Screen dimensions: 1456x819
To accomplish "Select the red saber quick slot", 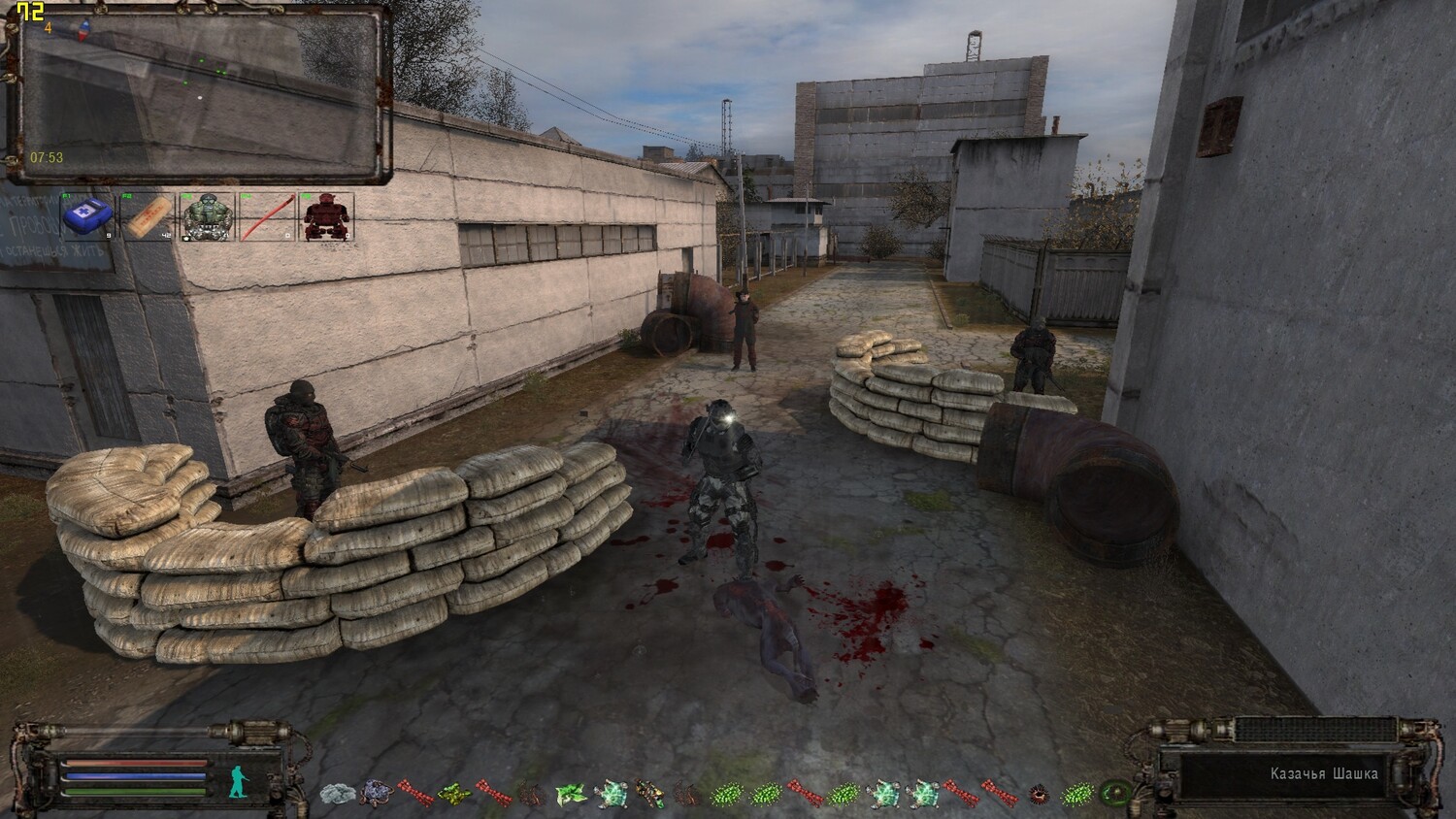I will [x=267, y=216].
